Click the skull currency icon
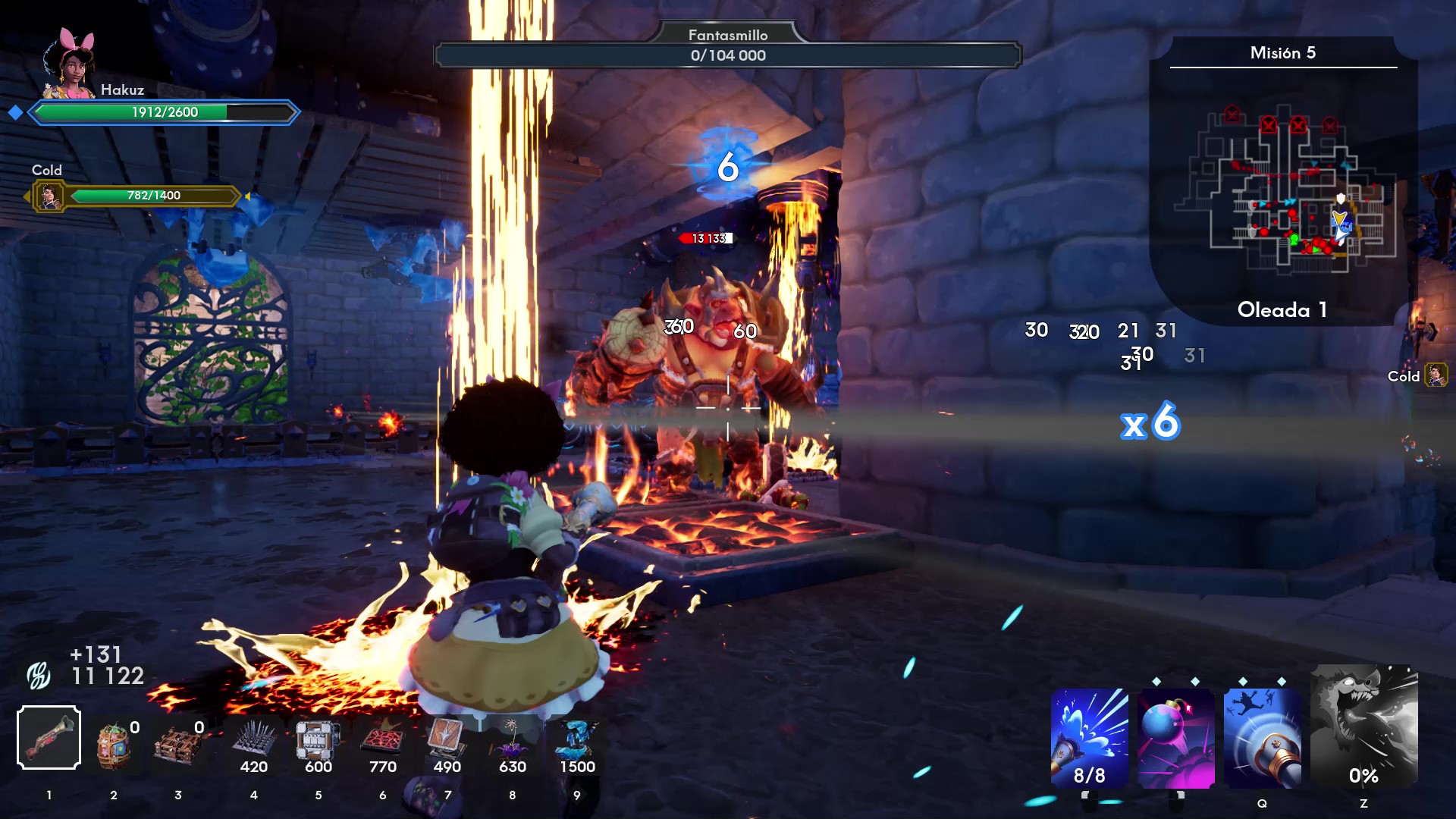Screen dimensions: 1456x819 (39, 674)
